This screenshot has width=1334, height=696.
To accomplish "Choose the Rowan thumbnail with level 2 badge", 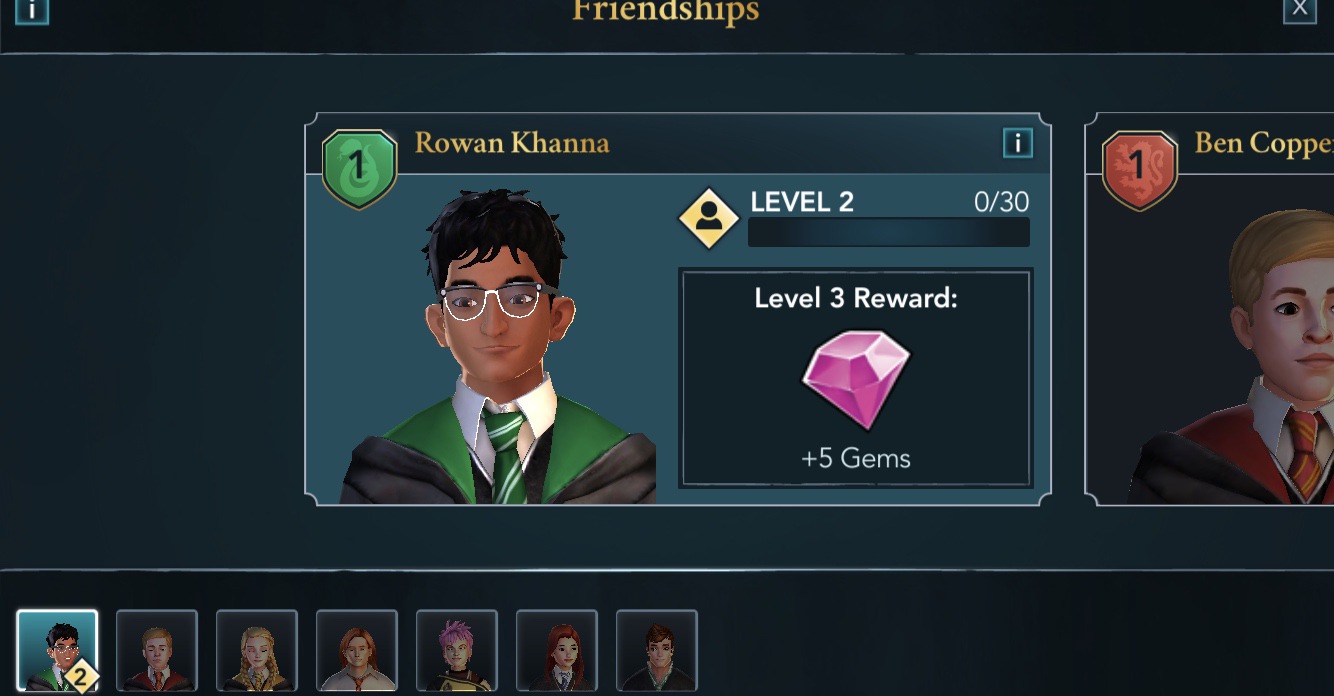I will point(57,651).
